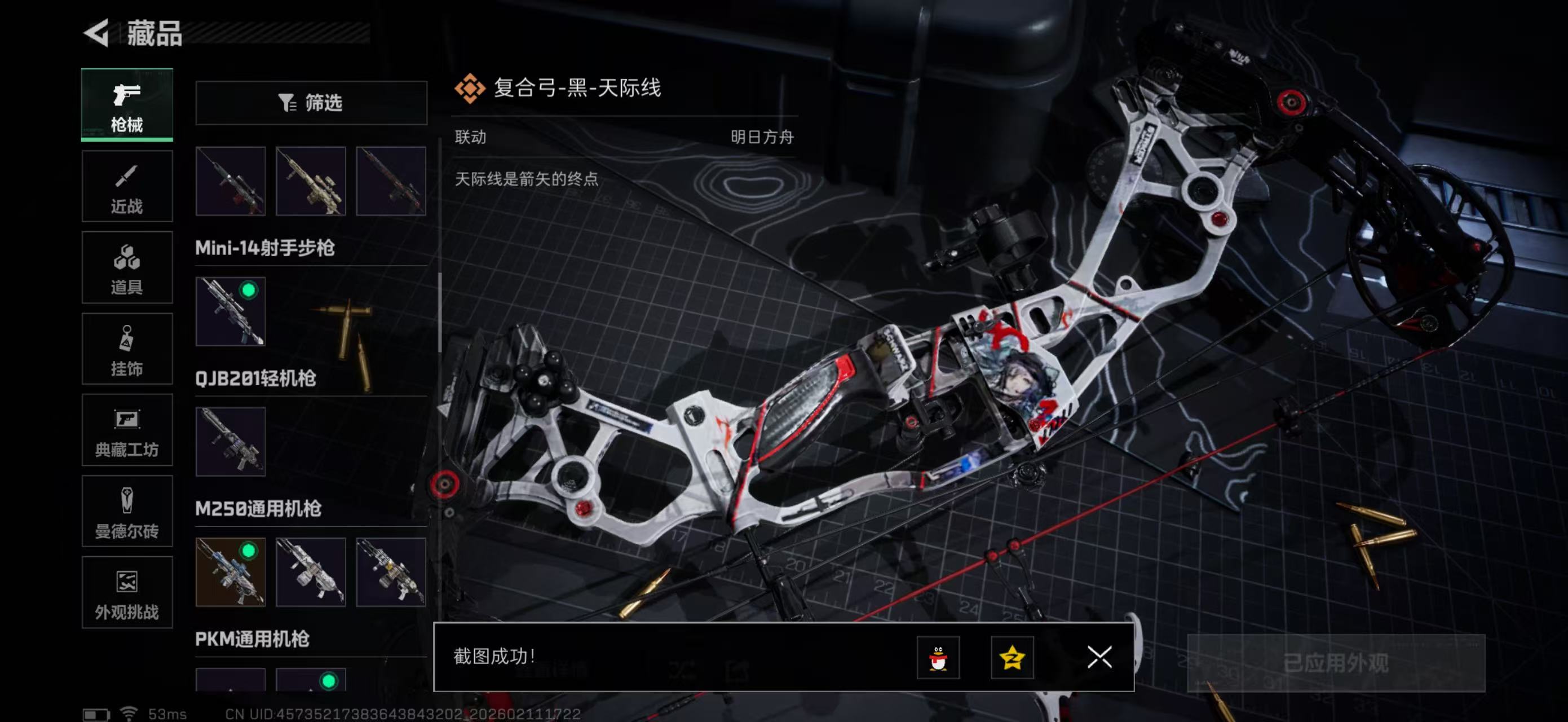Screen dimensions: 1568x722
Task: Dismiss the 截图成功 notification
Action: (1101, 658)
